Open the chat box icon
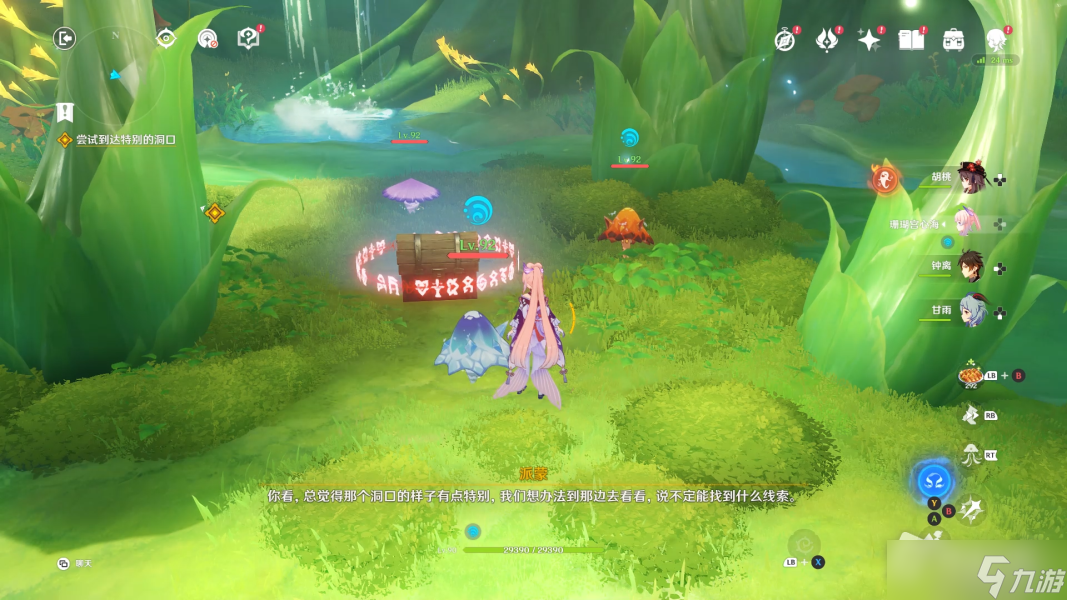The width and height of the screenshot is (1067, 600). click(x=63, y=564)
